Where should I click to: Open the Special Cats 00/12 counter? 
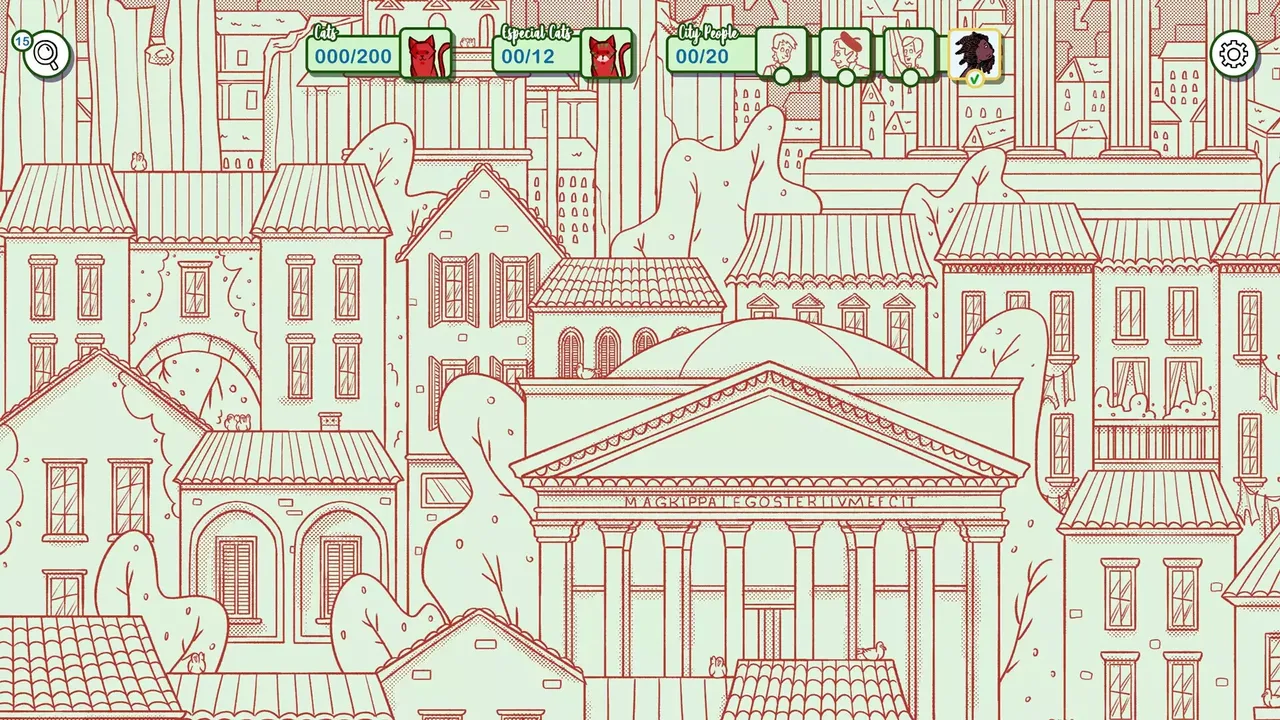[x=531, y=57]
